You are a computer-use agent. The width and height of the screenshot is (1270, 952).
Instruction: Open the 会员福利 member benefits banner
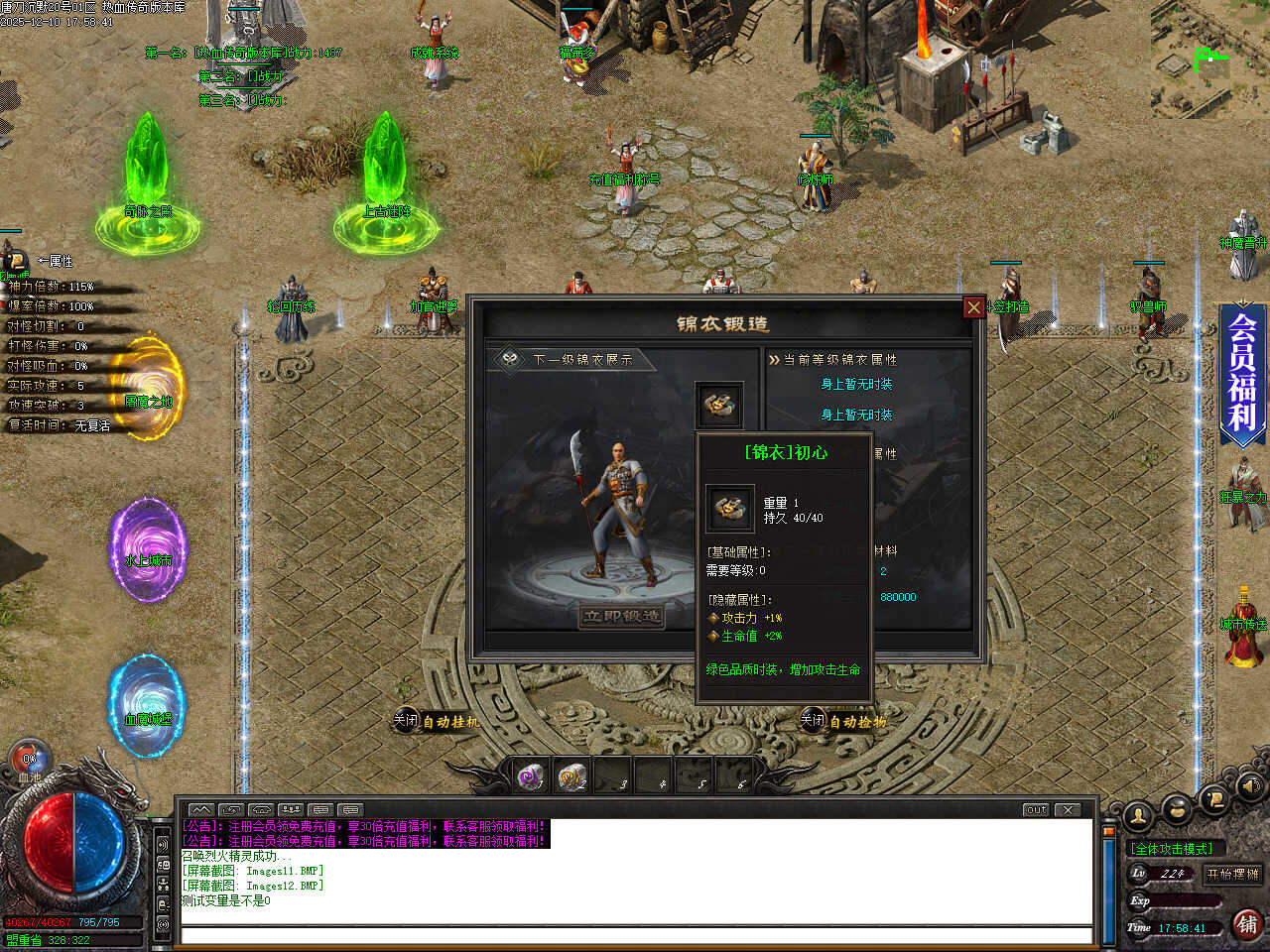coord(1242,372)
